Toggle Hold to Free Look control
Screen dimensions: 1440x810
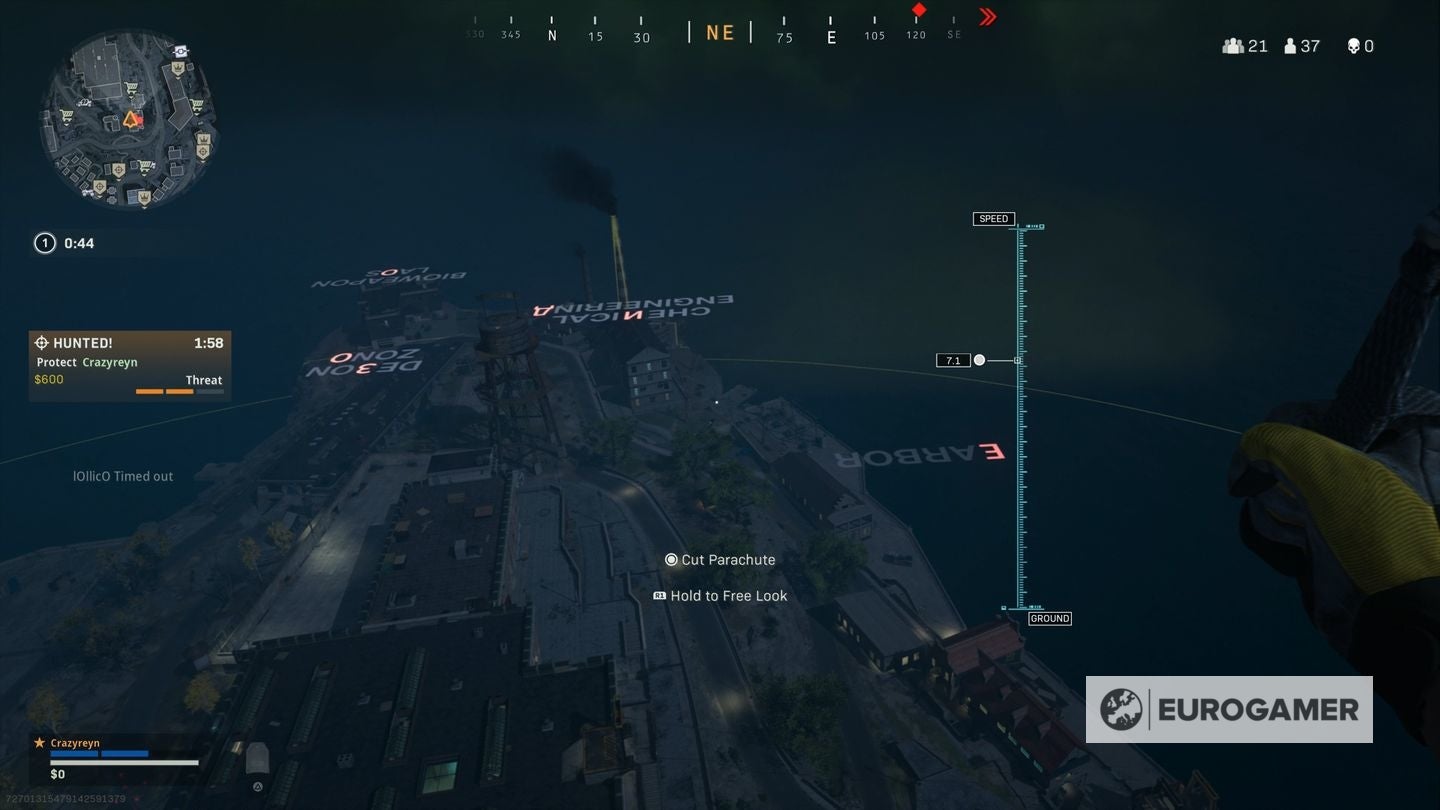click(x=658, y=595)
